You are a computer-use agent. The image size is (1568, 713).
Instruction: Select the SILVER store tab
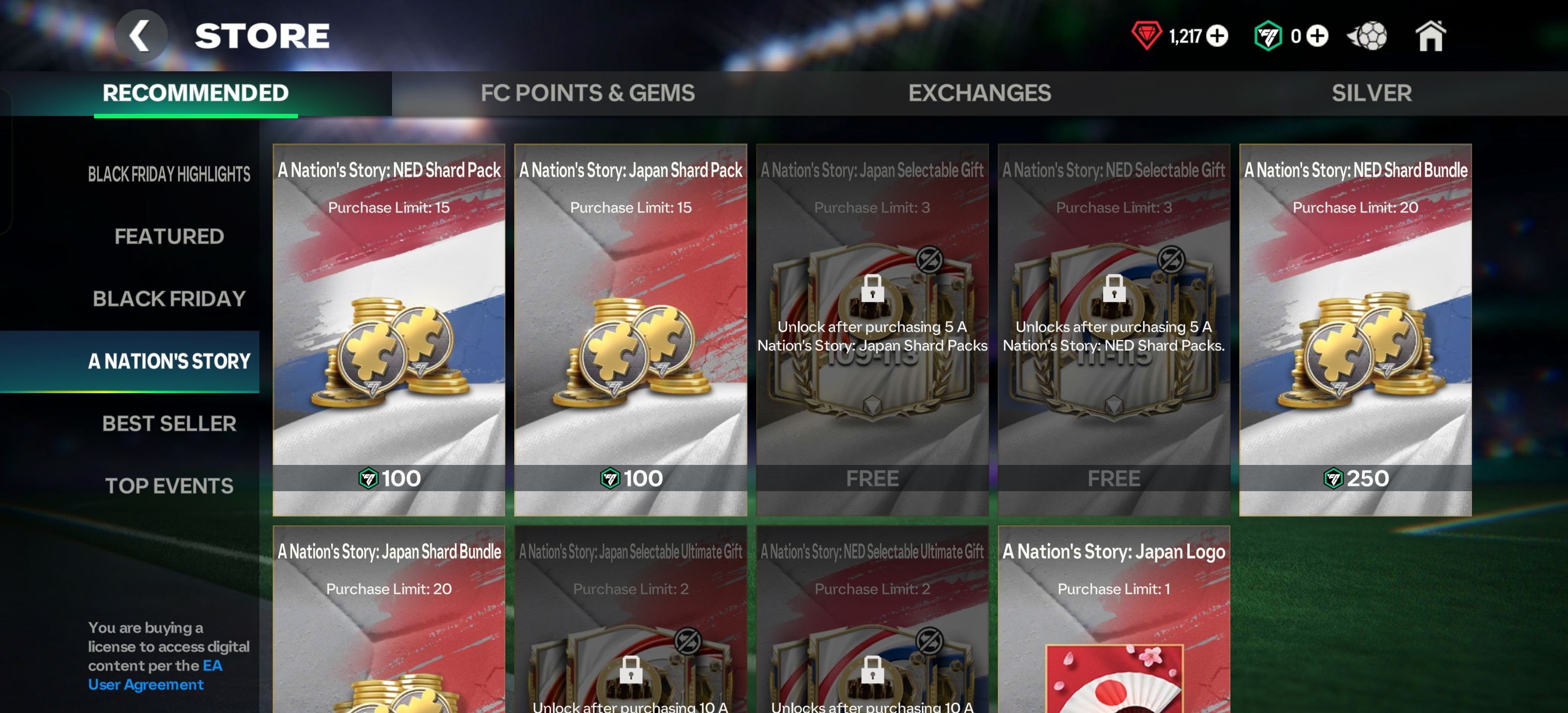click(x=1372, y=93)
